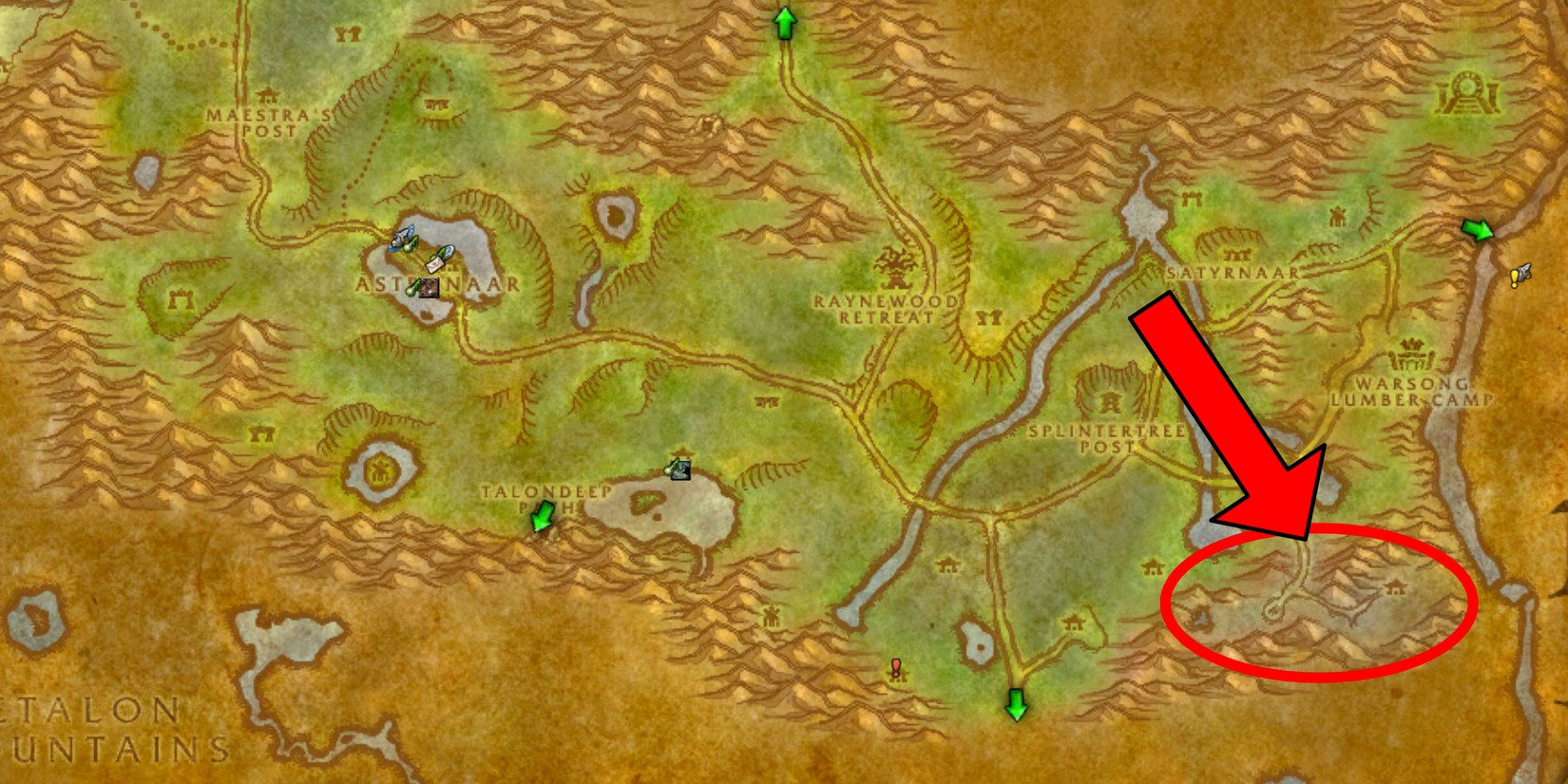Click the big red arrow annotation
Image resolution: width=1568 pixels, height=784 pixels.
(1226, 409)
